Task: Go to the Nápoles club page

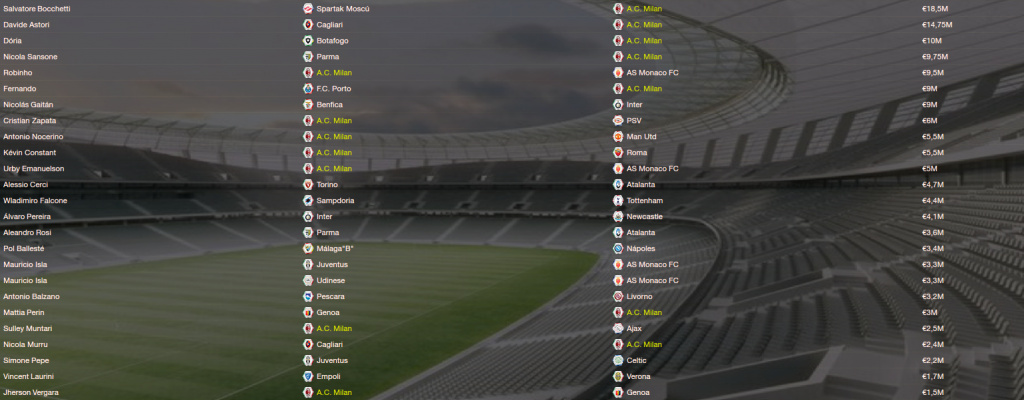Action: (x=643, y=248)
